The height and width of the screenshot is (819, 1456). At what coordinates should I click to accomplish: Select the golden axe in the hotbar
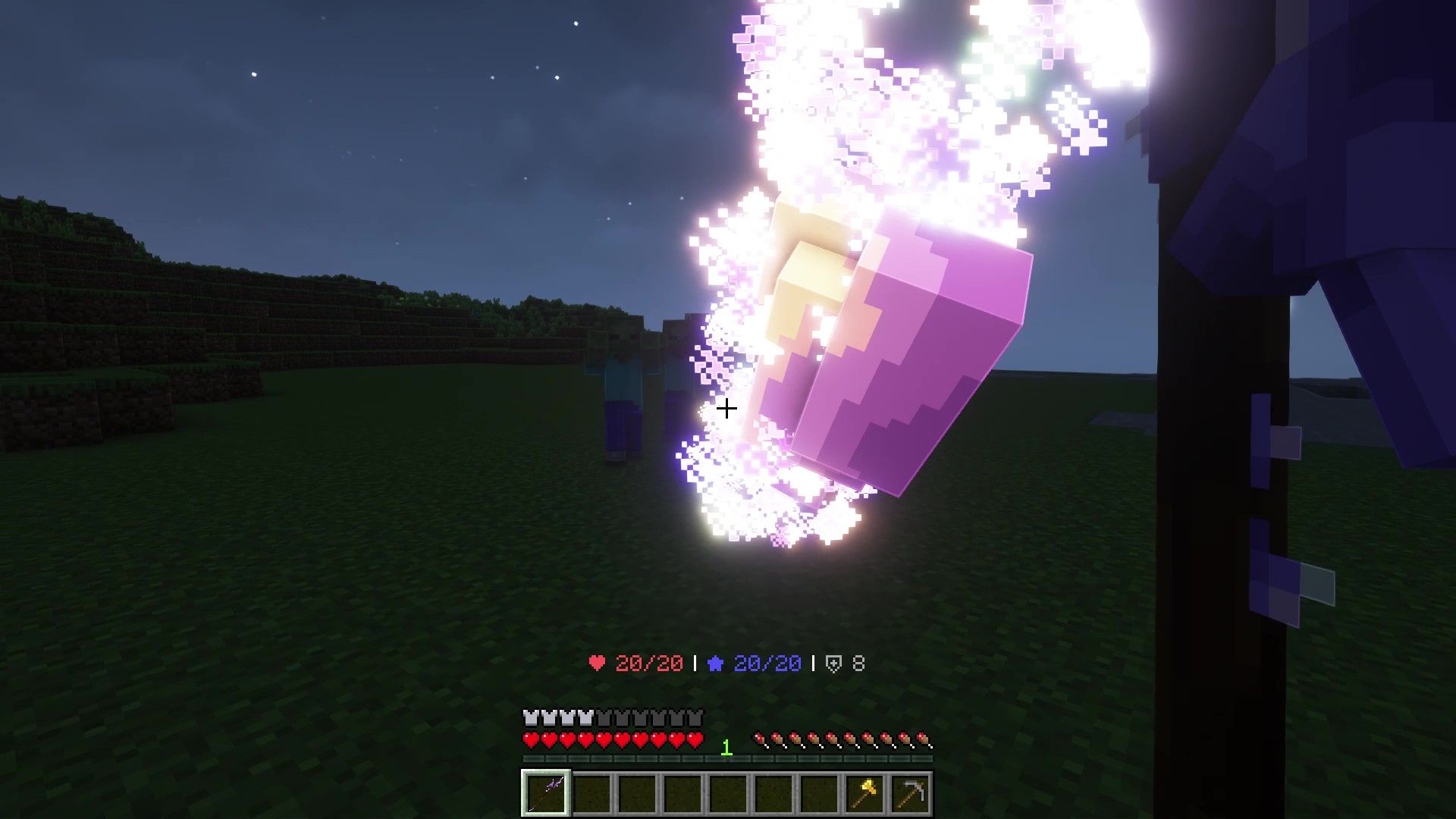pyautogui.click(x=867, y=792)
